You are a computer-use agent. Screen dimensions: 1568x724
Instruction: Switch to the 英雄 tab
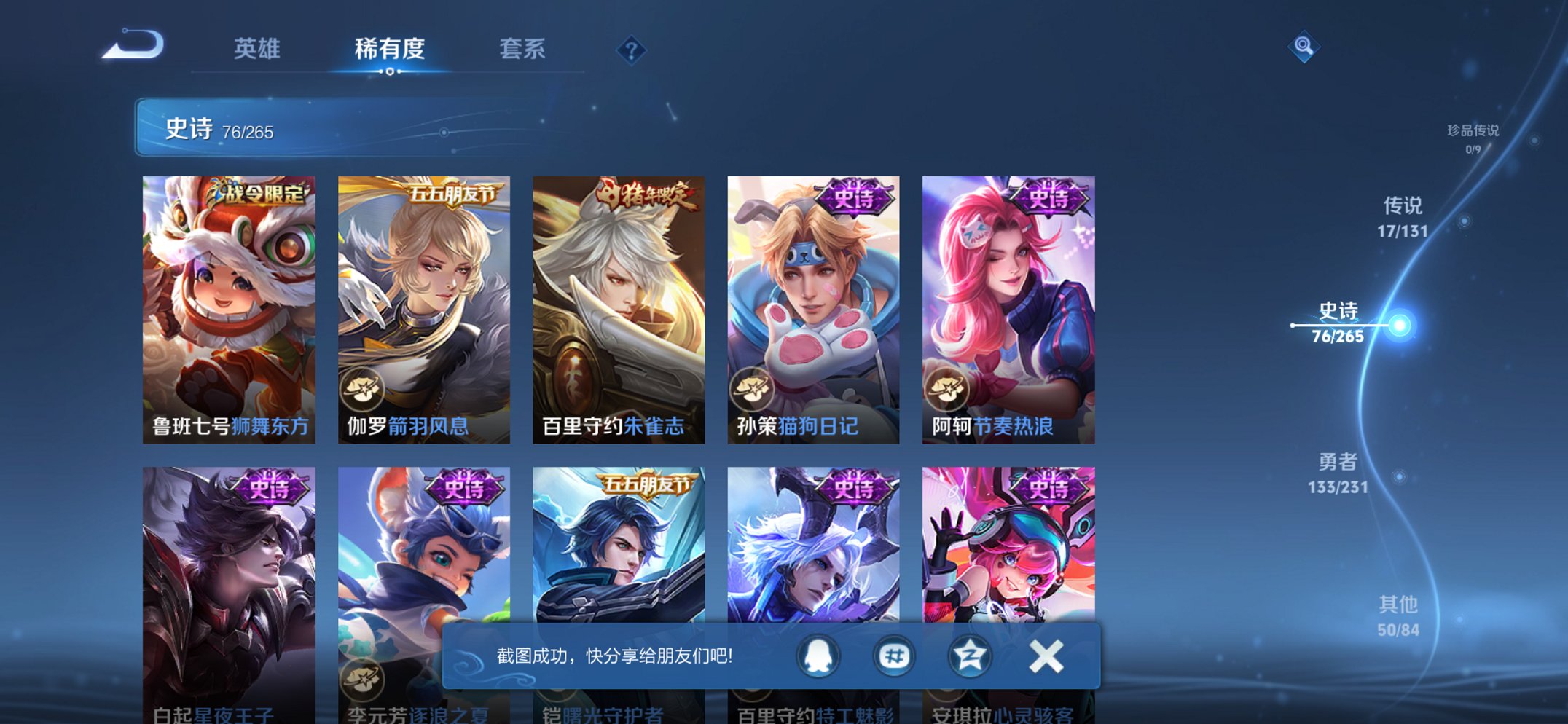coord(257,50)
